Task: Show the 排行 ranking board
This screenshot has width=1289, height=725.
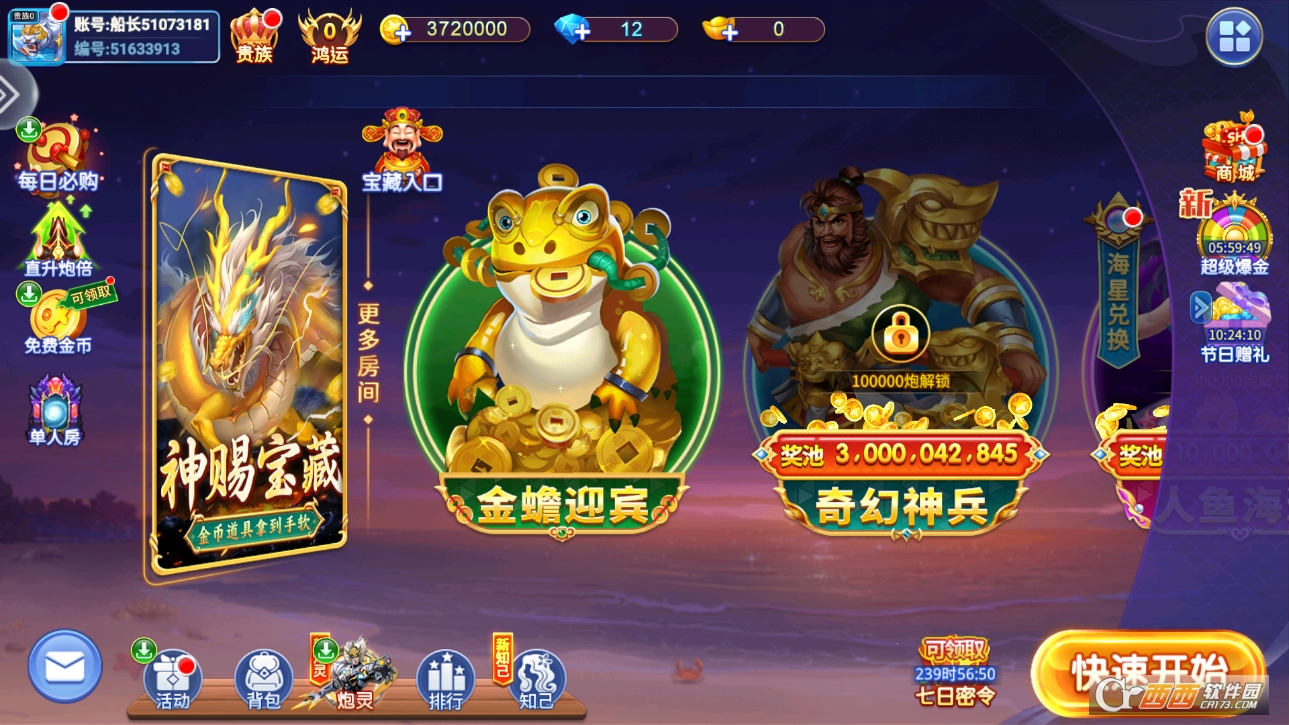Action: pos(445,680)
